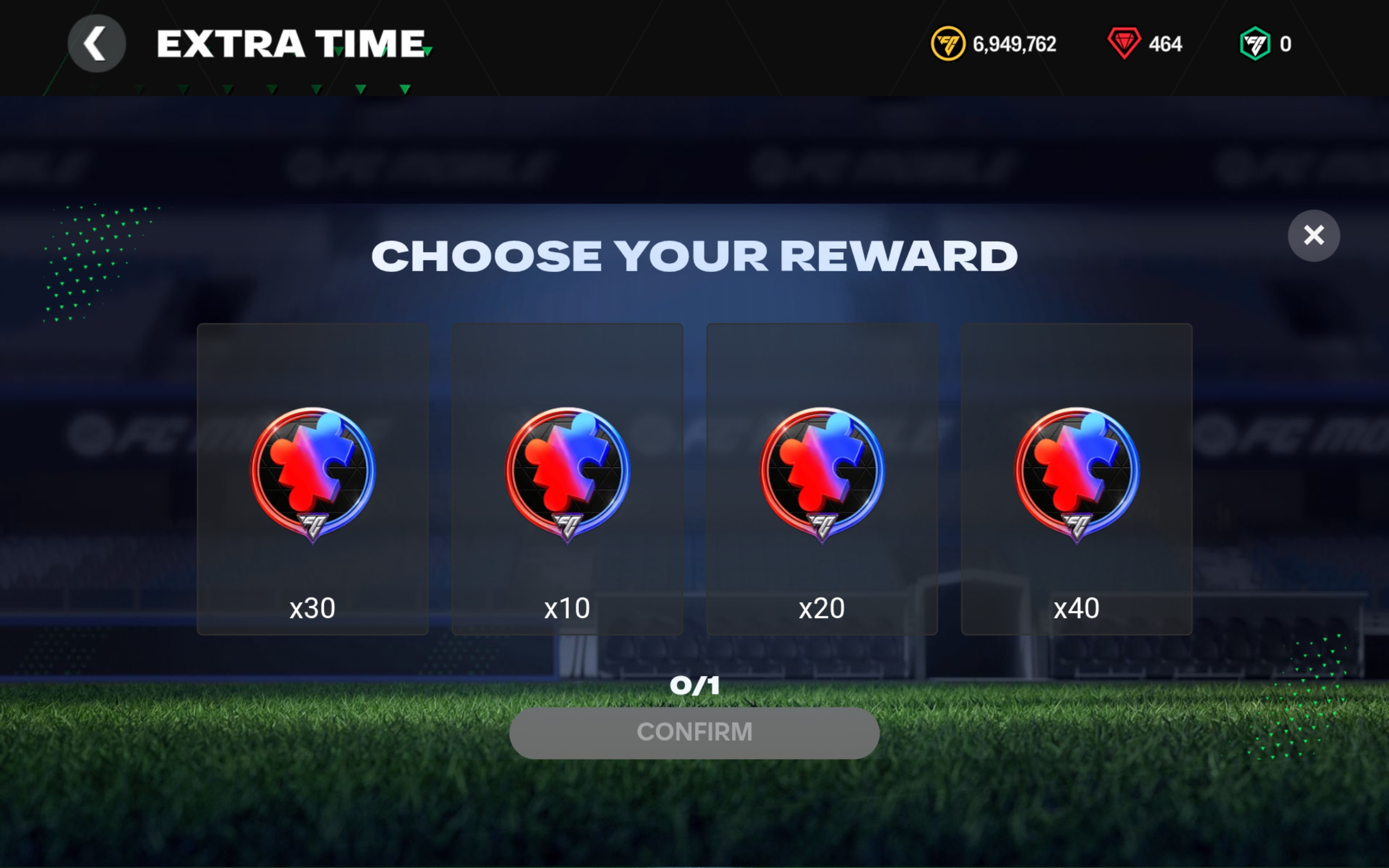
Task: Open the gold coins balance
Action: click(x=994, y=43)
